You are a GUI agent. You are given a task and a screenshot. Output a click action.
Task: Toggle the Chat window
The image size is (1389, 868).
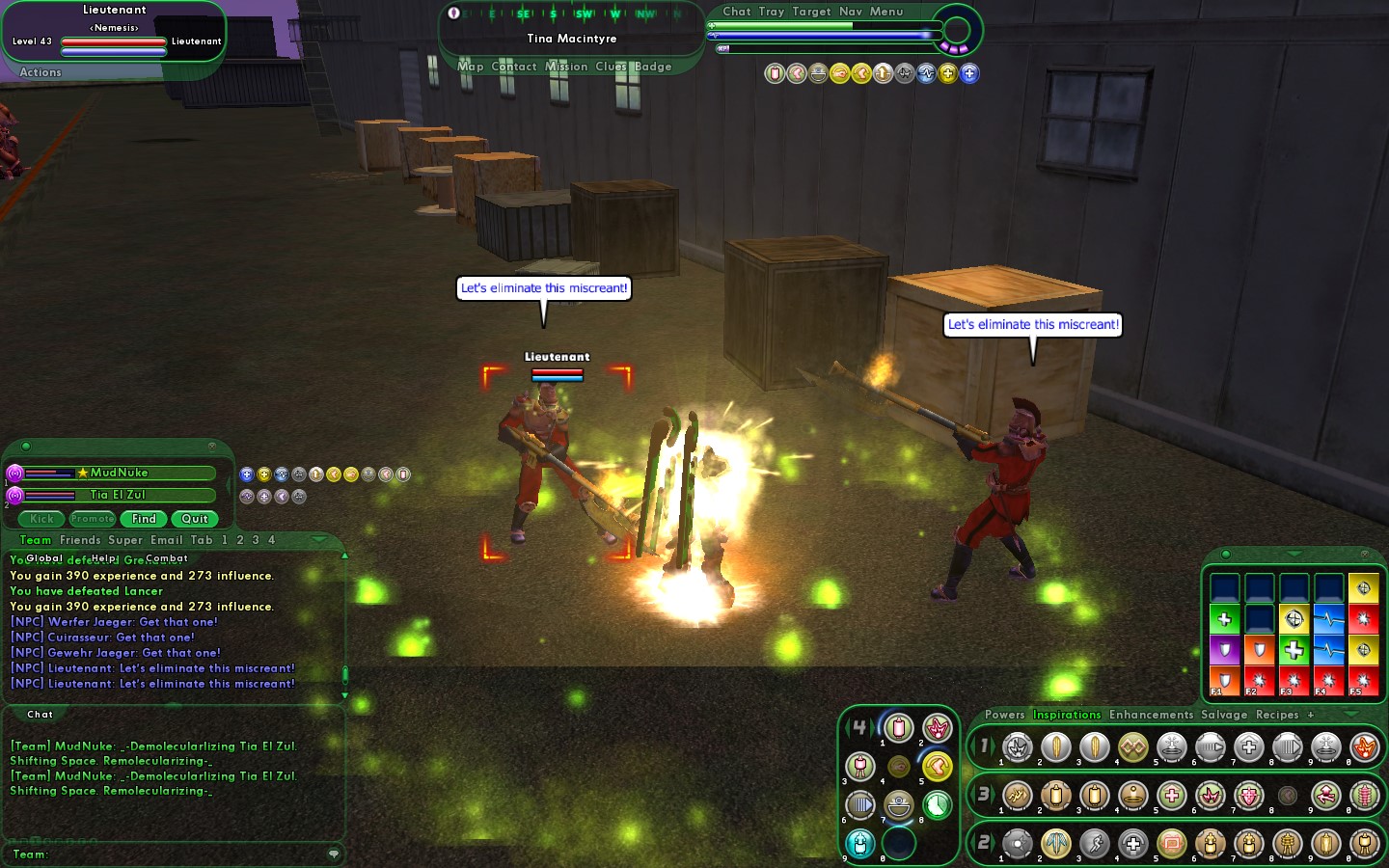(x=737, y=12)
